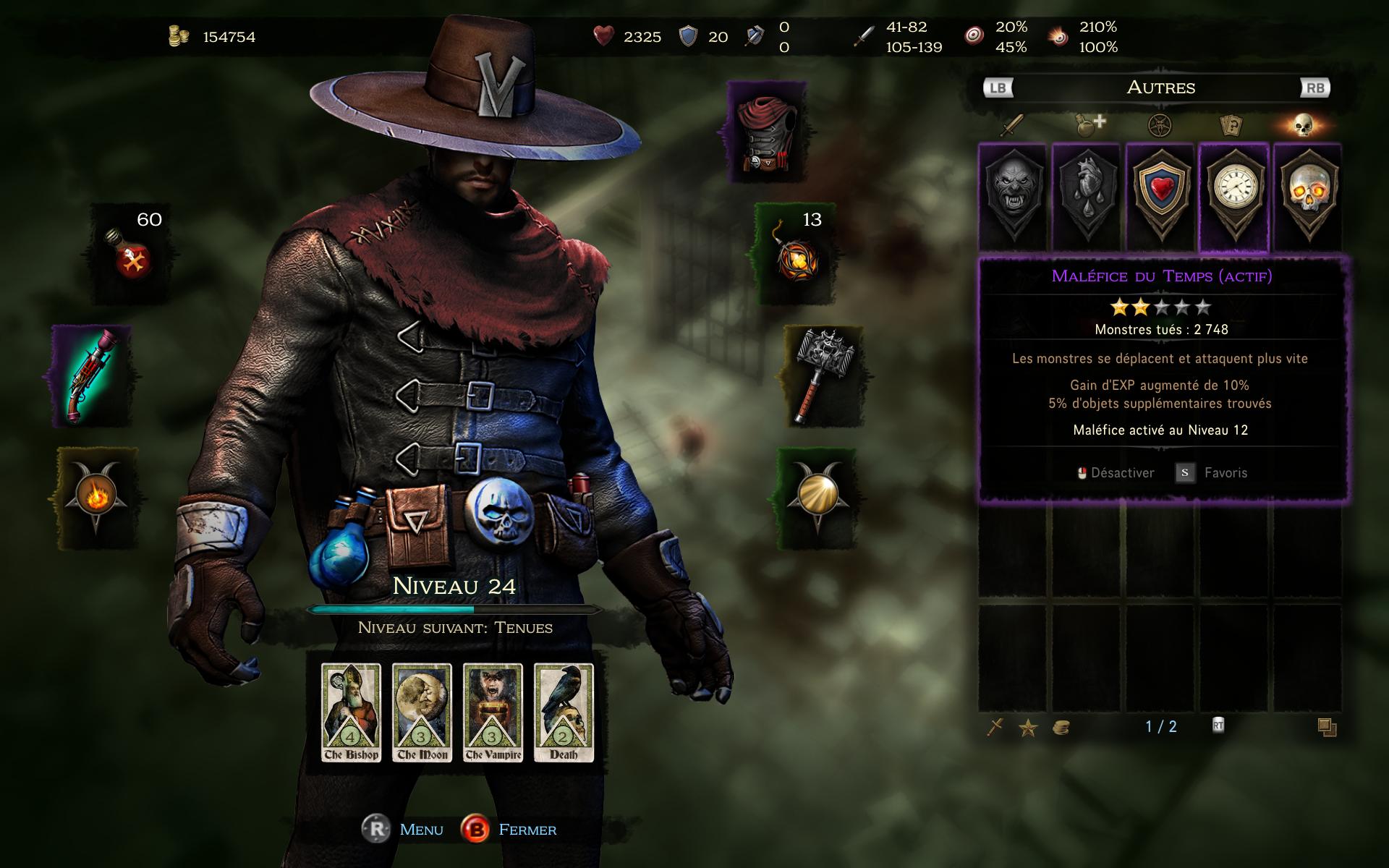Click the equipped war hammer slot

tap(824, 375)
